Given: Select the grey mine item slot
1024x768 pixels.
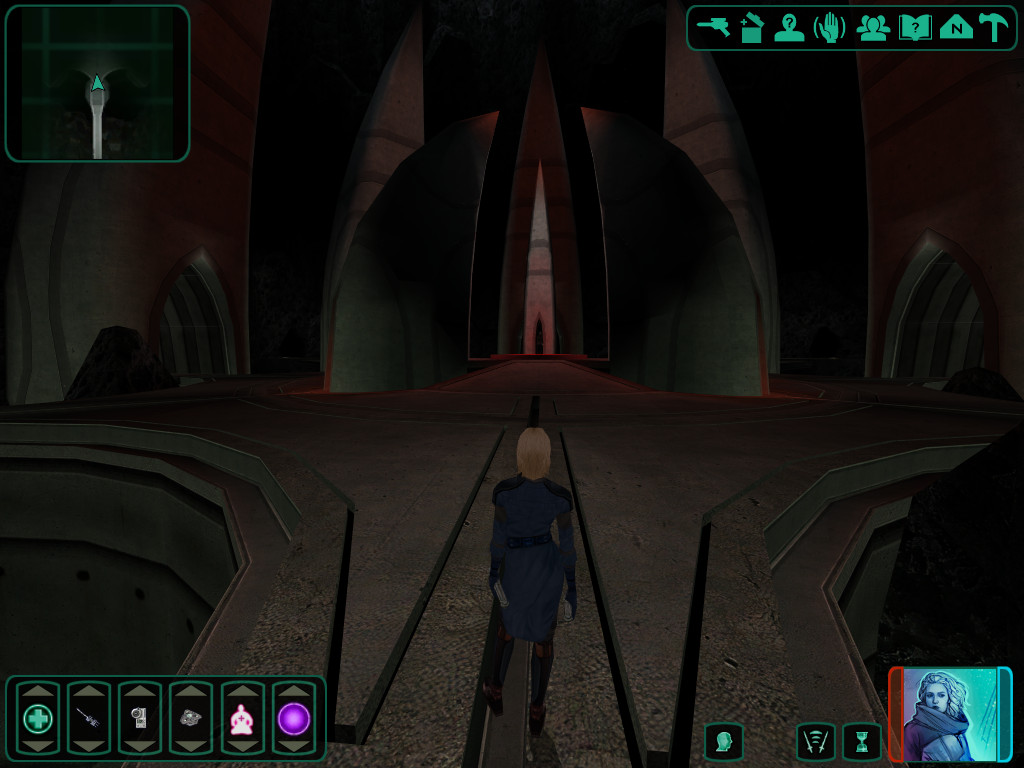Looking at the screenshot, I should (191, 718).
